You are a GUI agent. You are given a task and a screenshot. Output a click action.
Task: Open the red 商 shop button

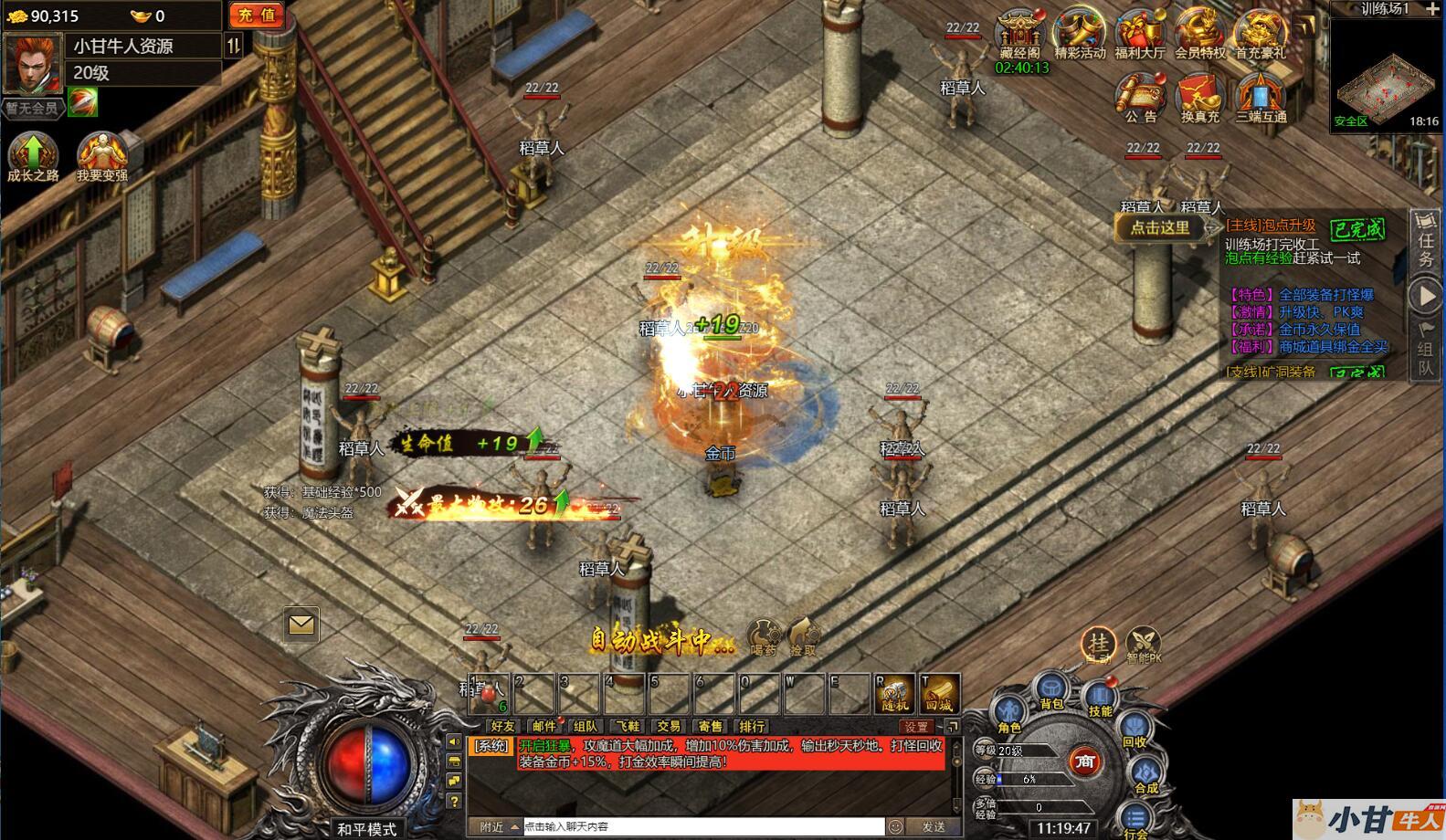click(1084, 761)
